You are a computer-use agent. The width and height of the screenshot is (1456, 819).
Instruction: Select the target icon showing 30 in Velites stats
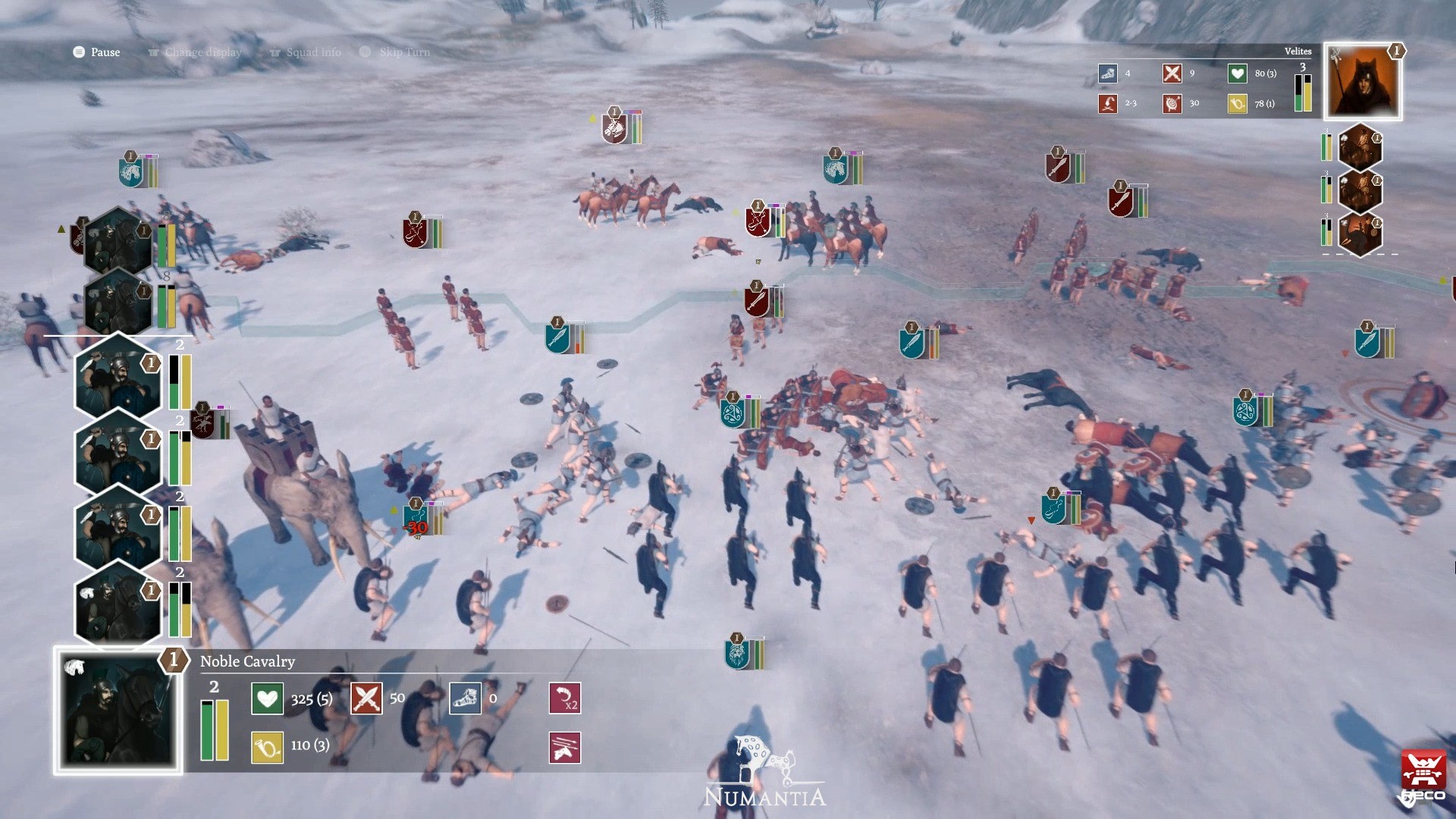point(1172,104)
